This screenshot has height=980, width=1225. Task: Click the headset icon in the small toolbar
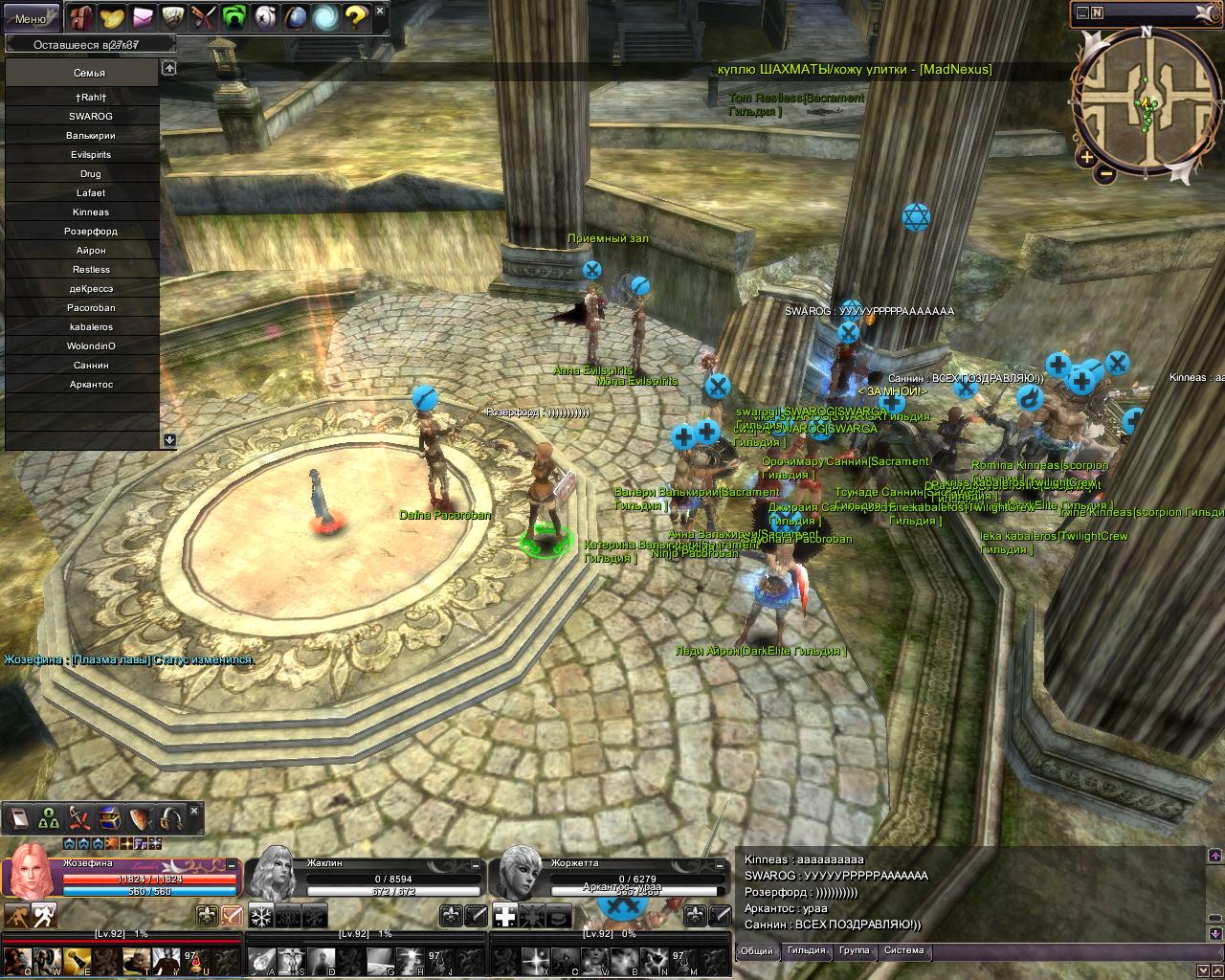pyautogui.click(x=171, y=818)
